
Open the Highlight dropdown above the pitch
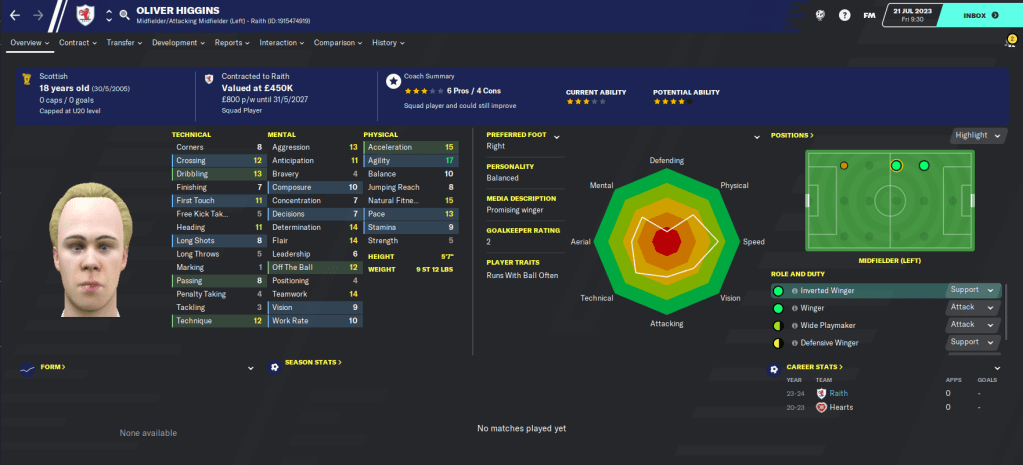(x=975, y=135)
